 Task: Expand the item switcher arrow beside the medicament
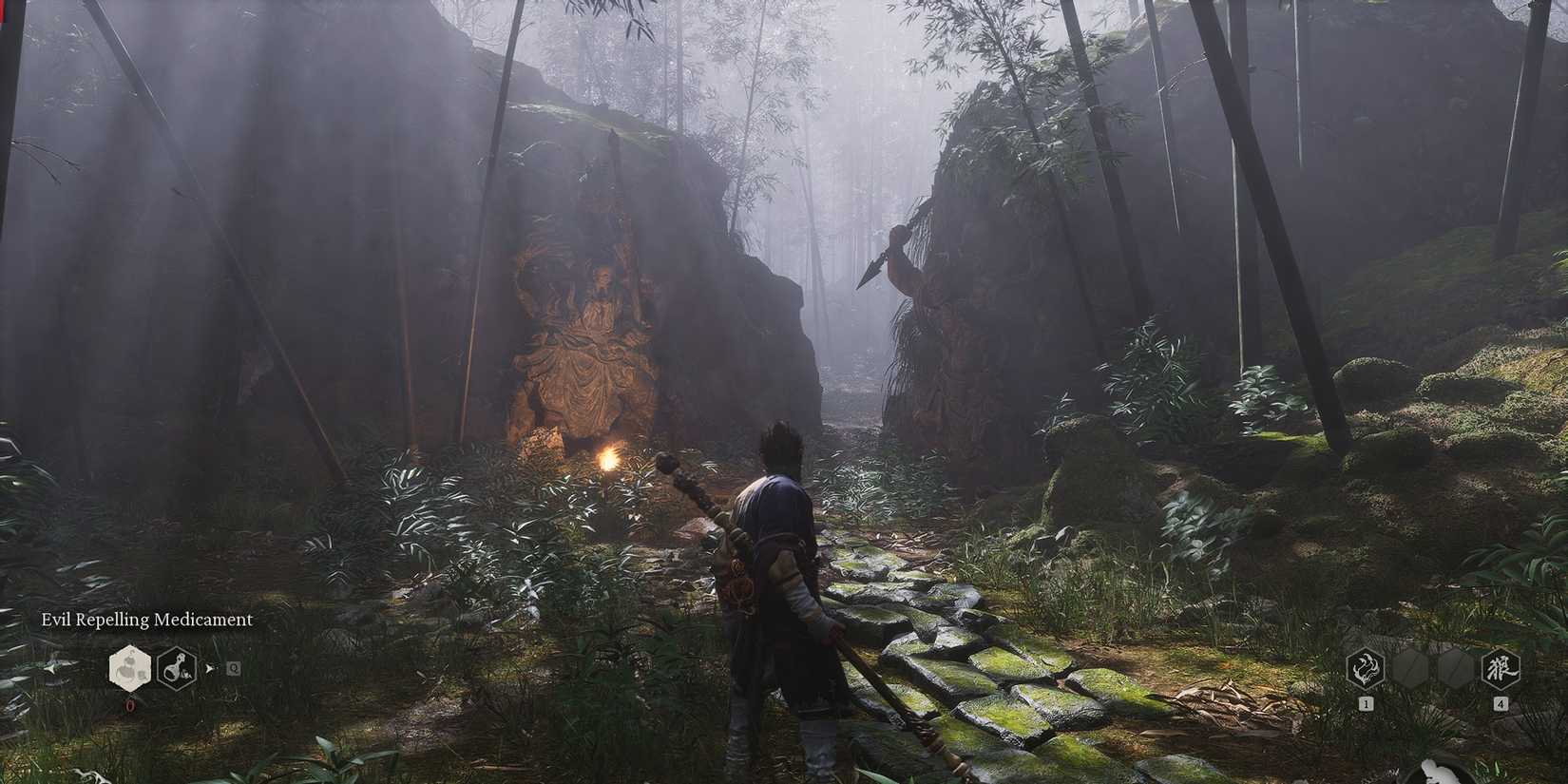pyautogui.click(x=210, y=667)
